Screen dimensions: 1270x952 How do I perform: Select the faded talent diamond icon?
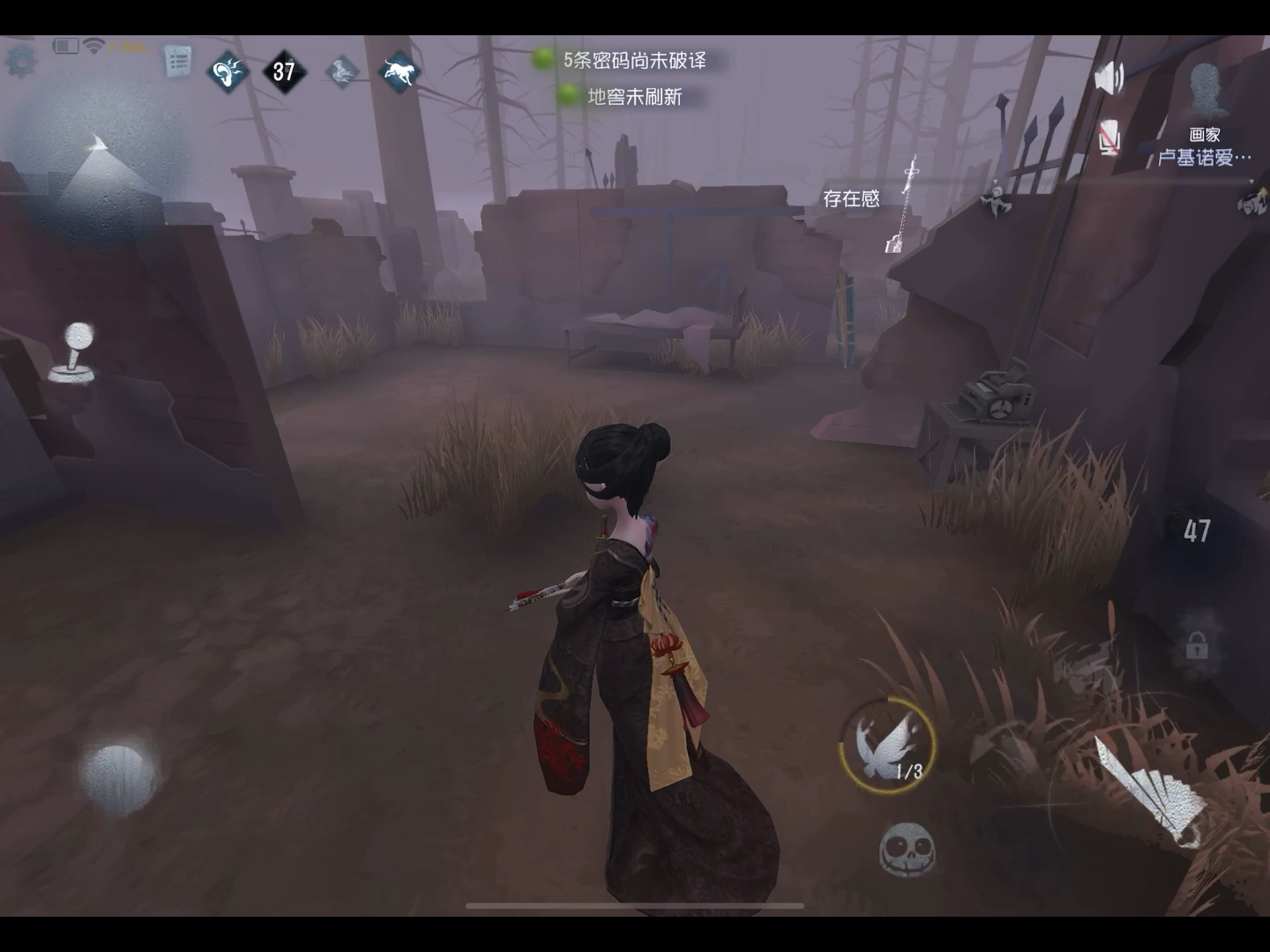click(x=342, y=71)
